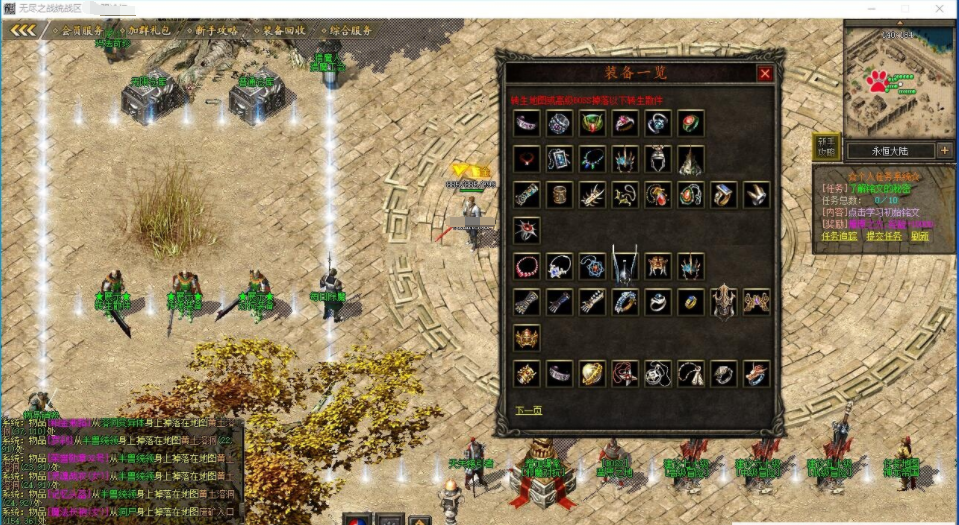Select the red bead necklace equipment icon
Image resolution: width=959 pixels, height=525 pixels.
527,267
